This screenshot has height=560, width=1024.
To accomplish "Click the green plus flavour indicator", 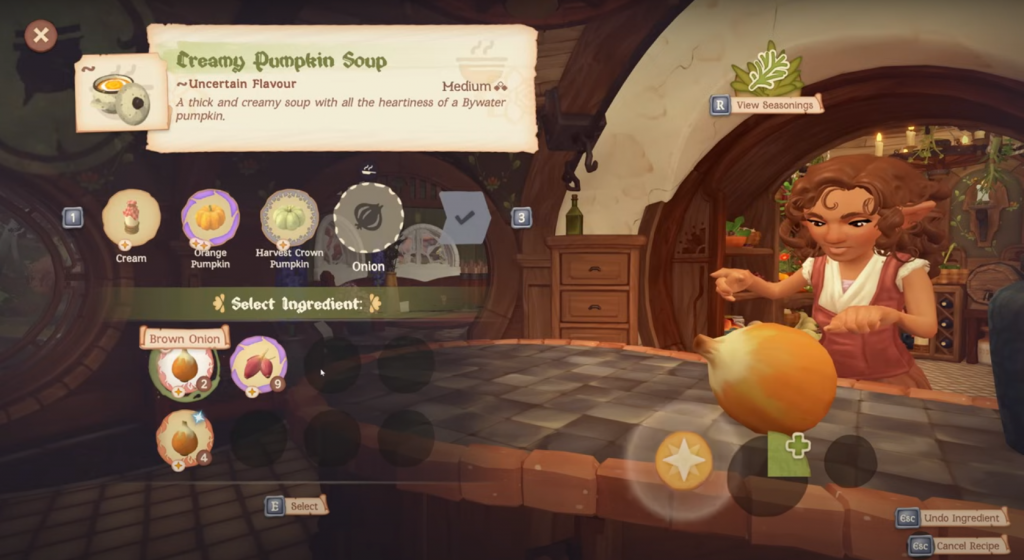I will [796, 446].
